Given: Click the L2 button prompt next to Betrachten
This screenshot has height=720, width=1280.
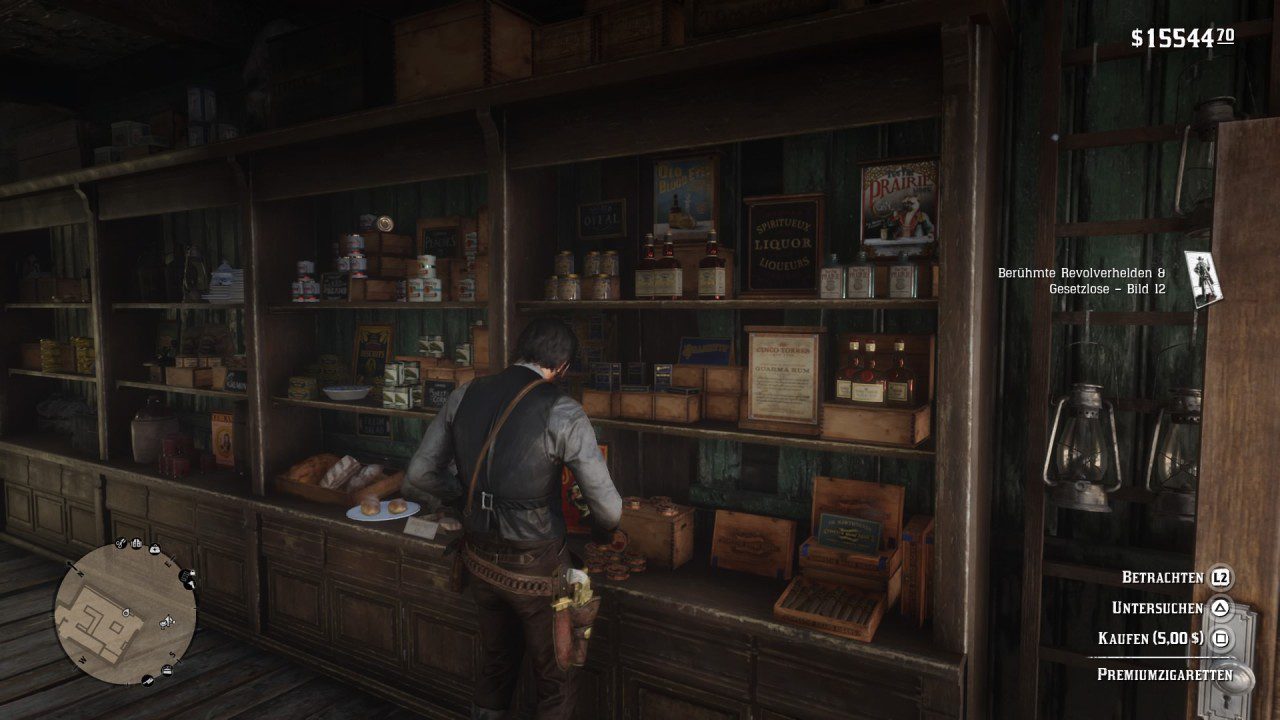Looking at the screenshot, I should pyautogui.click(x=1222, y=578).
